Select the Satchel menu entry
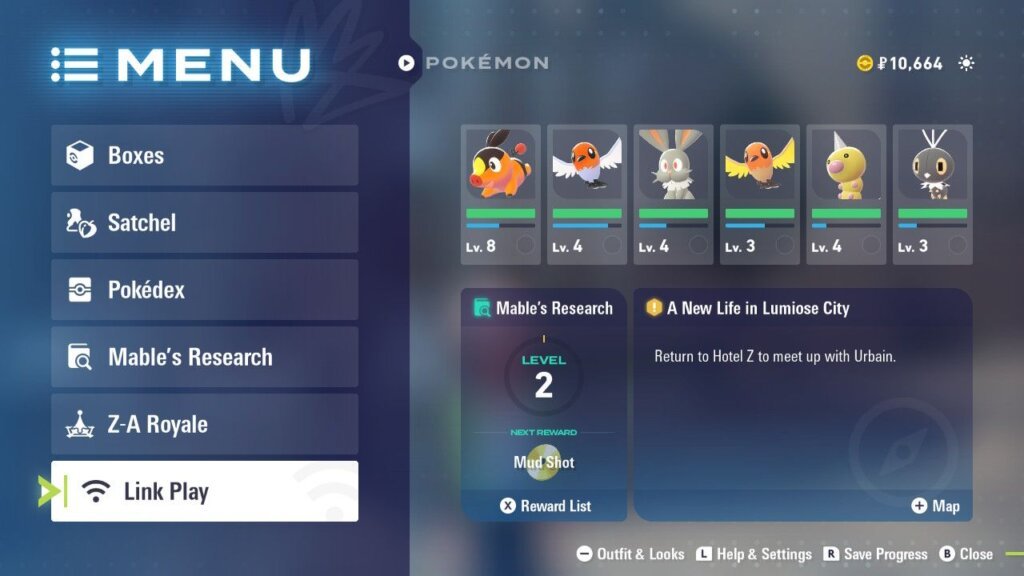Screen dimensions: 1024x576 pos(204,222)
